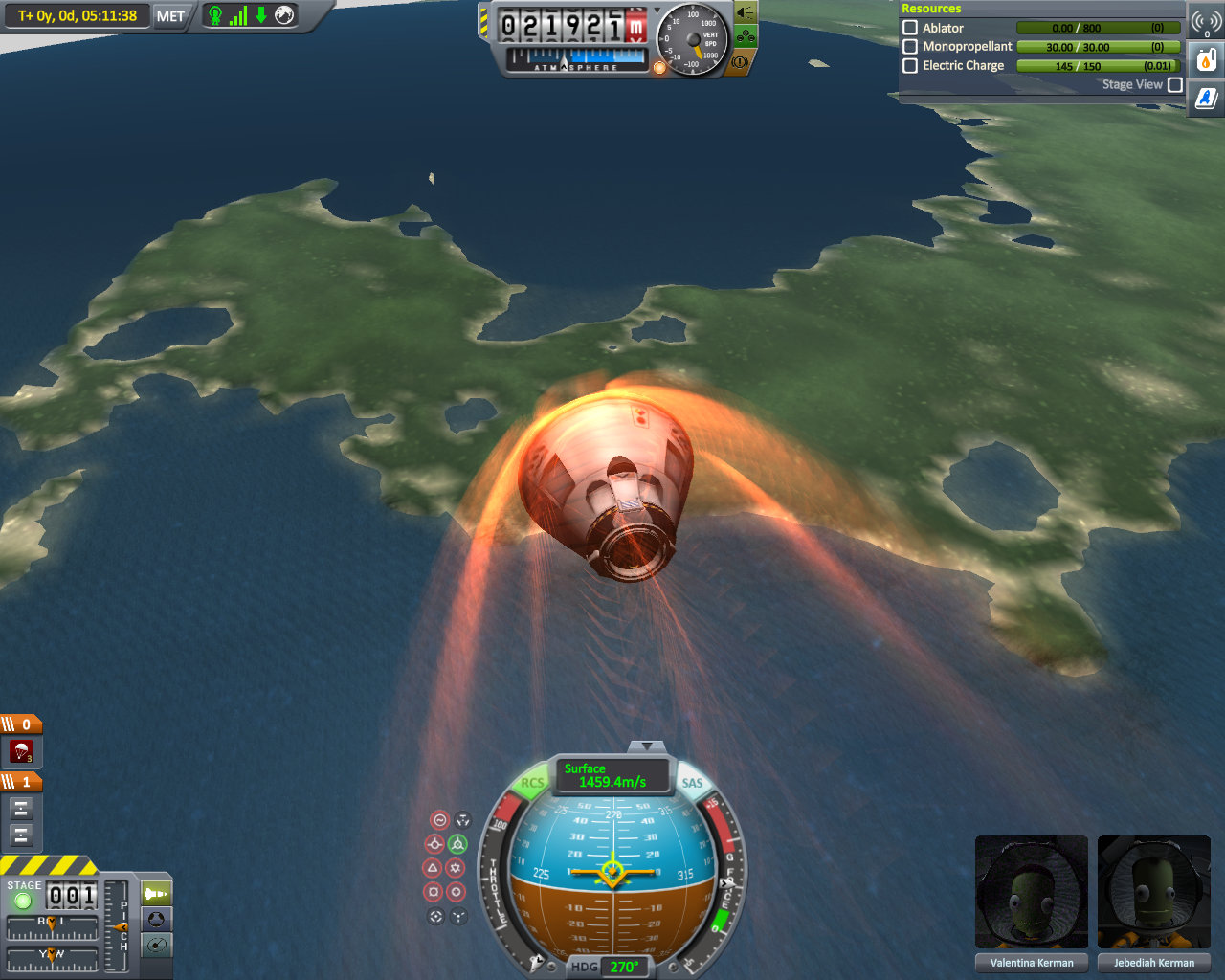Image resolution: width=1225 pixels, height=980 pixels.
Task: Select the green active SAS hold mode
Action: coord(457,844)
